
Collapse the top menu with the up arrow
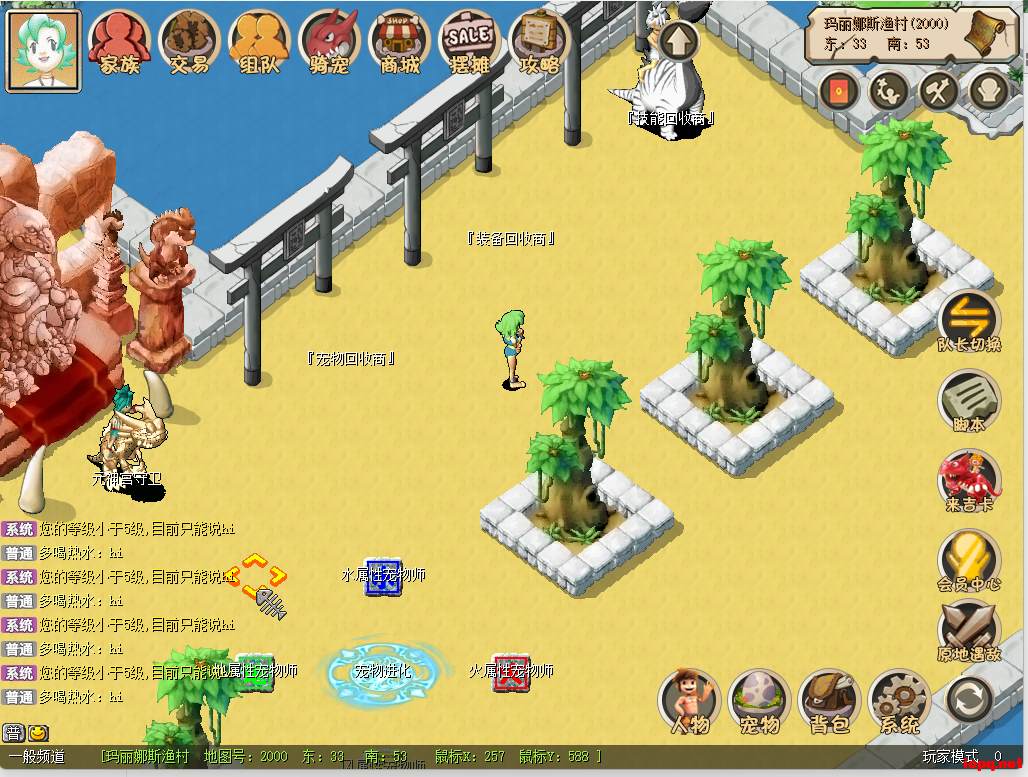point(679,41)
